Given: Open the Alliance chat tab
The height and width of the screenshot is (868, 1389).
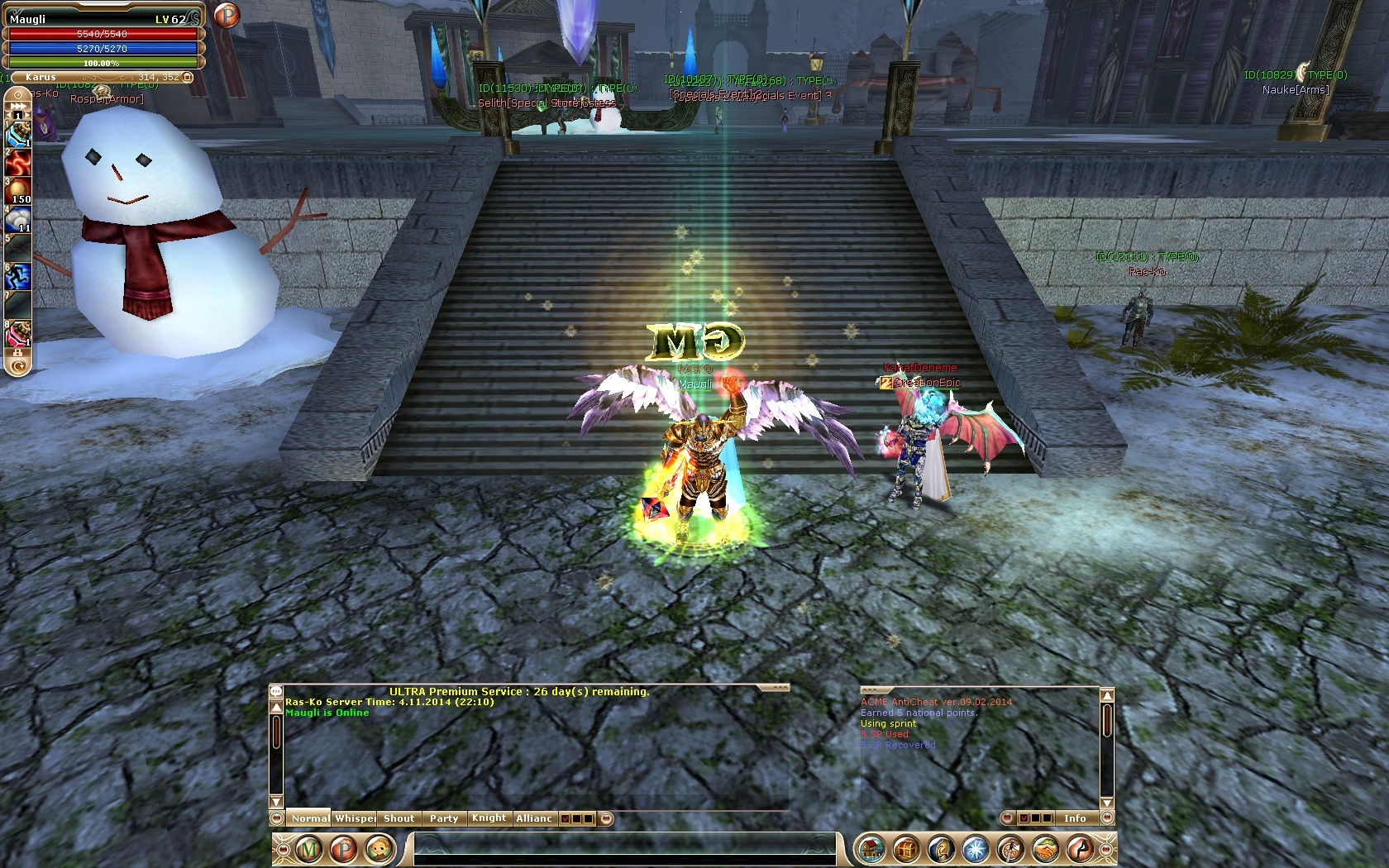Looking at the screenshot, I should pyautogui.click(x=534, y=818).
